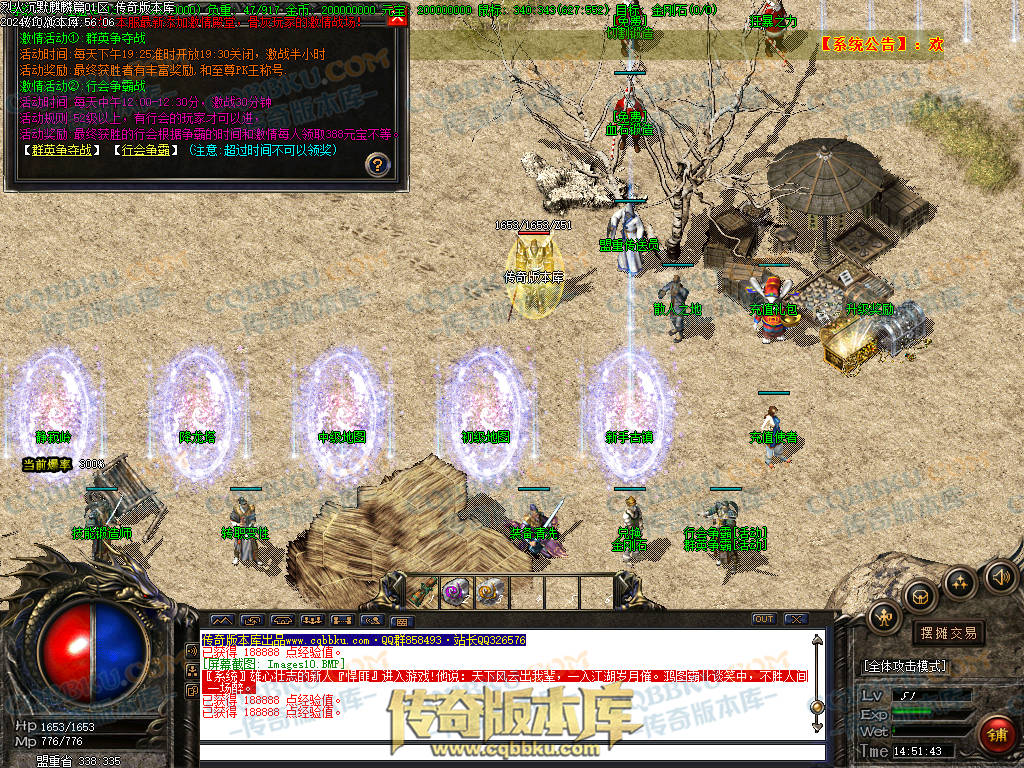This screenshot has width=1024, height=768.
Task: Click the X button above chat
Action: pyautogui.click(x=795, y=619)
